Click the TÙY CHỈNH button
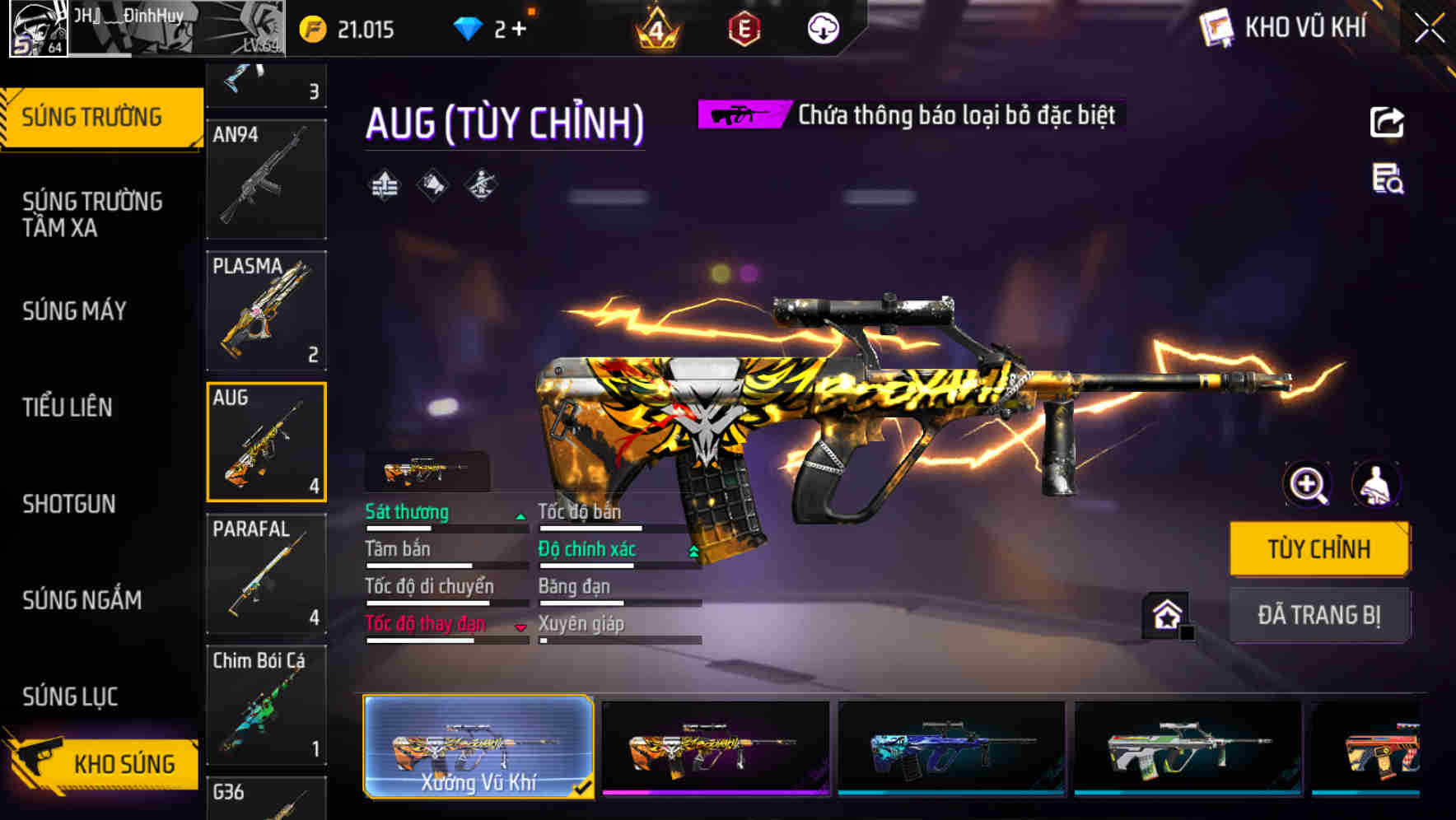This screenshot has height=820, width=1456. (1319, 549)
